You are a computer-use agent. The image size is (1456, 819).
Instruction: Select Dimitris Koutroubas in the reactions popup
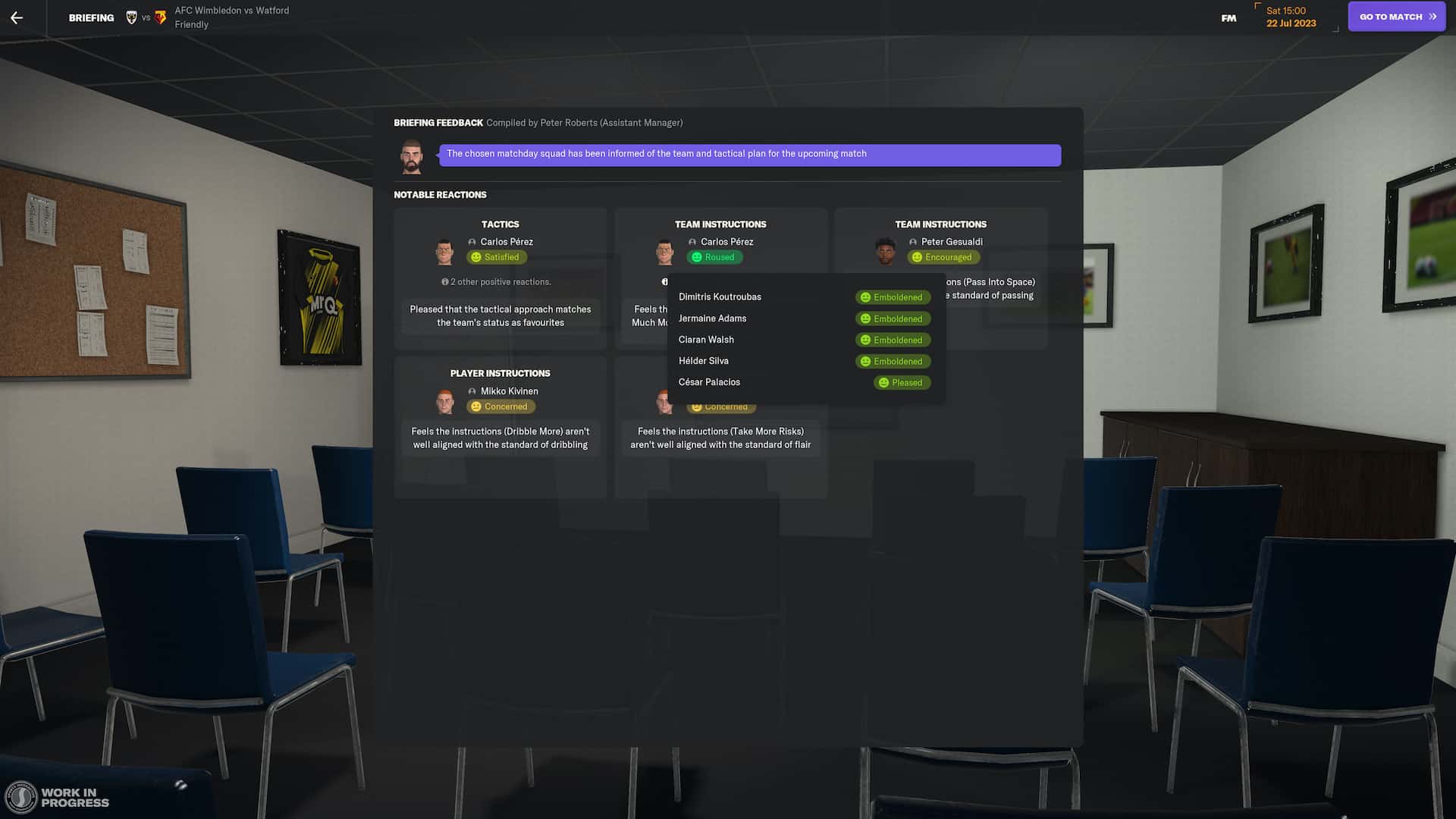(x=719, y=297)
